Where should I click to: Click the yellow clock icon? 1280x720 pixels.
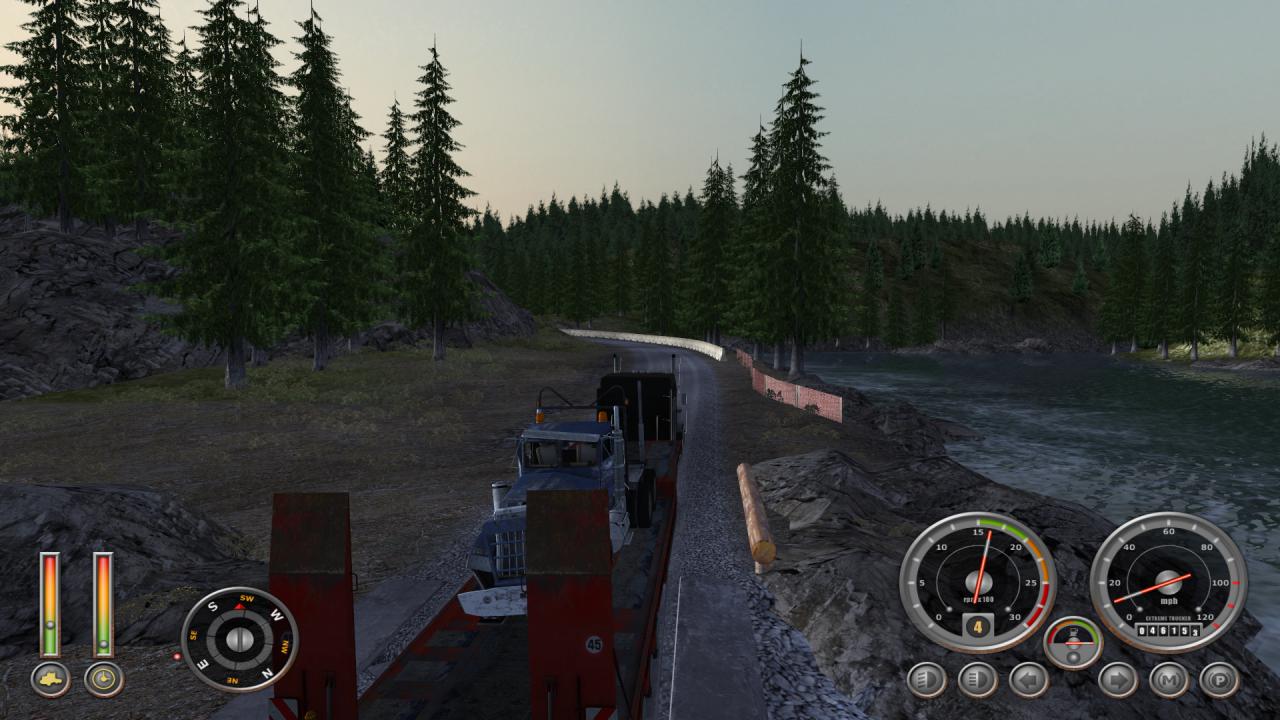tap(104, 679)
